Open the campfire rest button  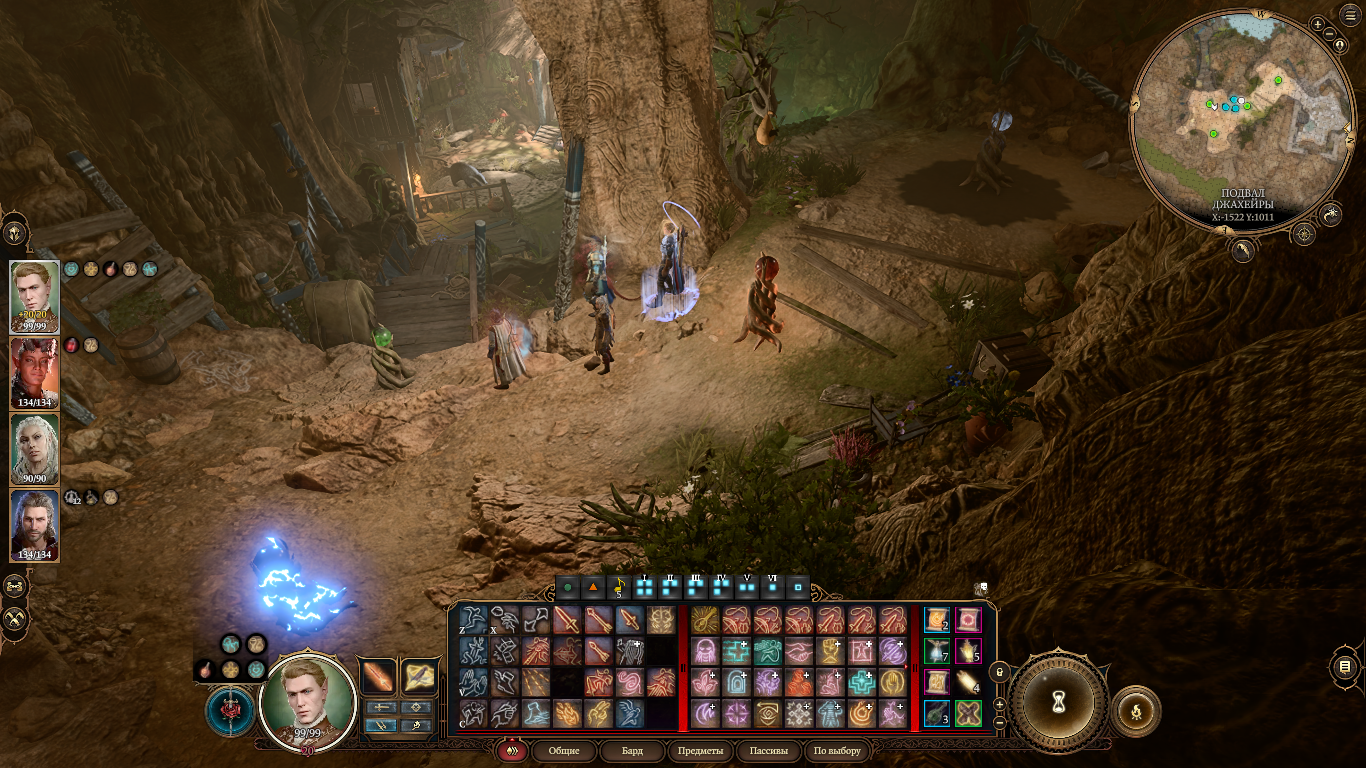click(x=1136, y=711)
